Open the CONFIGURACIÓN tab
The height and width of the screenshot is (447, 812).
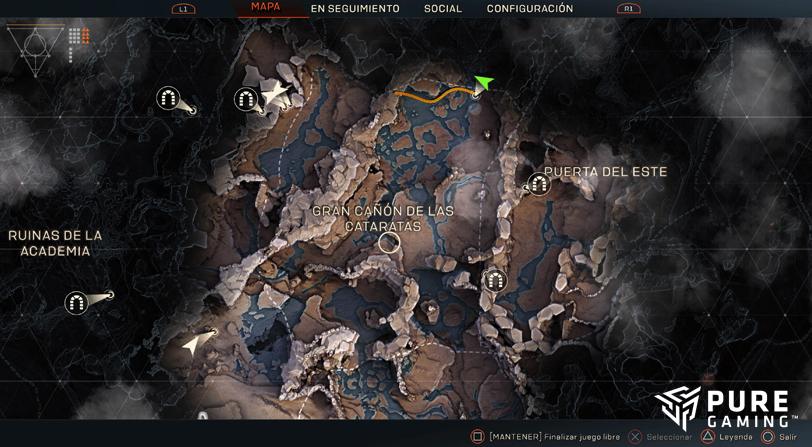[530, 9]
